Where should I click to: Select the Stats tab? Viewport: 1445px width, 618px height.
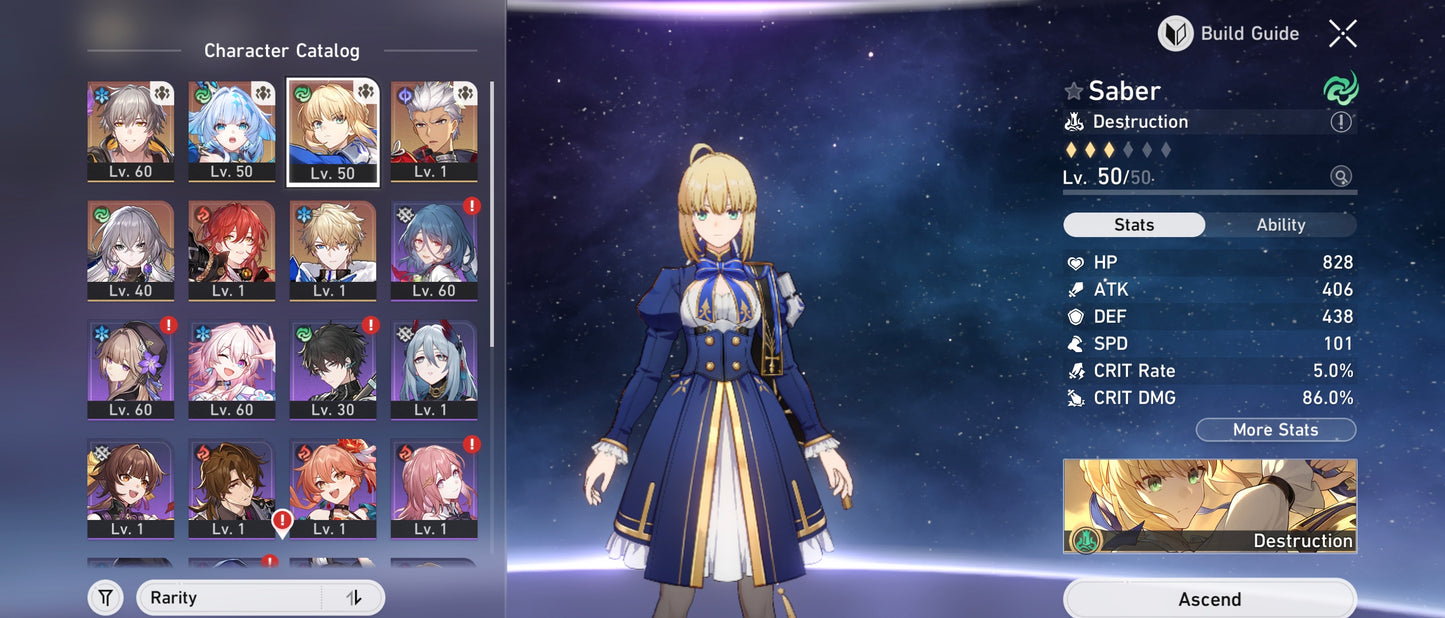1134,225
